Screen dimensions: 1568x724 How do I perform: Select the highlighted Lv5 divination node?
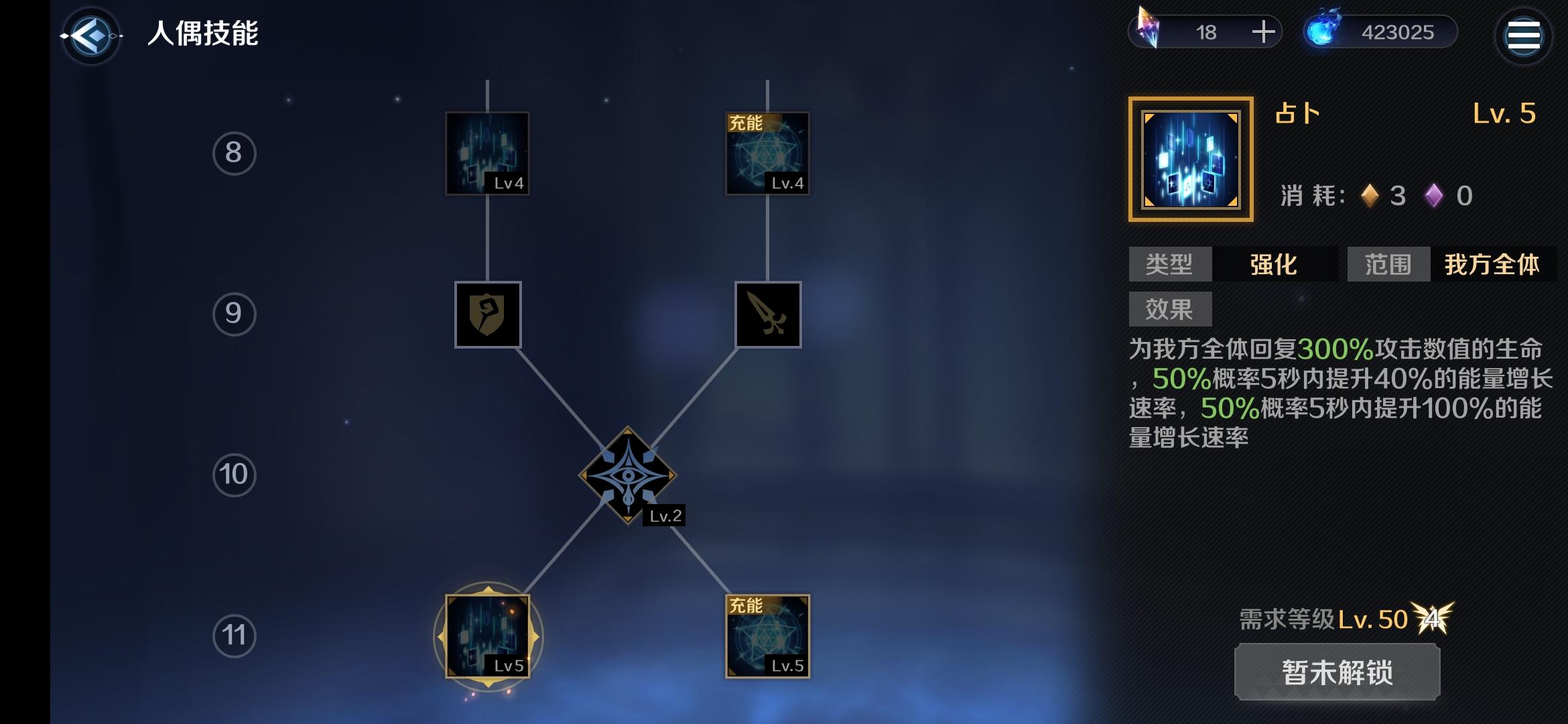pos(488,637)
